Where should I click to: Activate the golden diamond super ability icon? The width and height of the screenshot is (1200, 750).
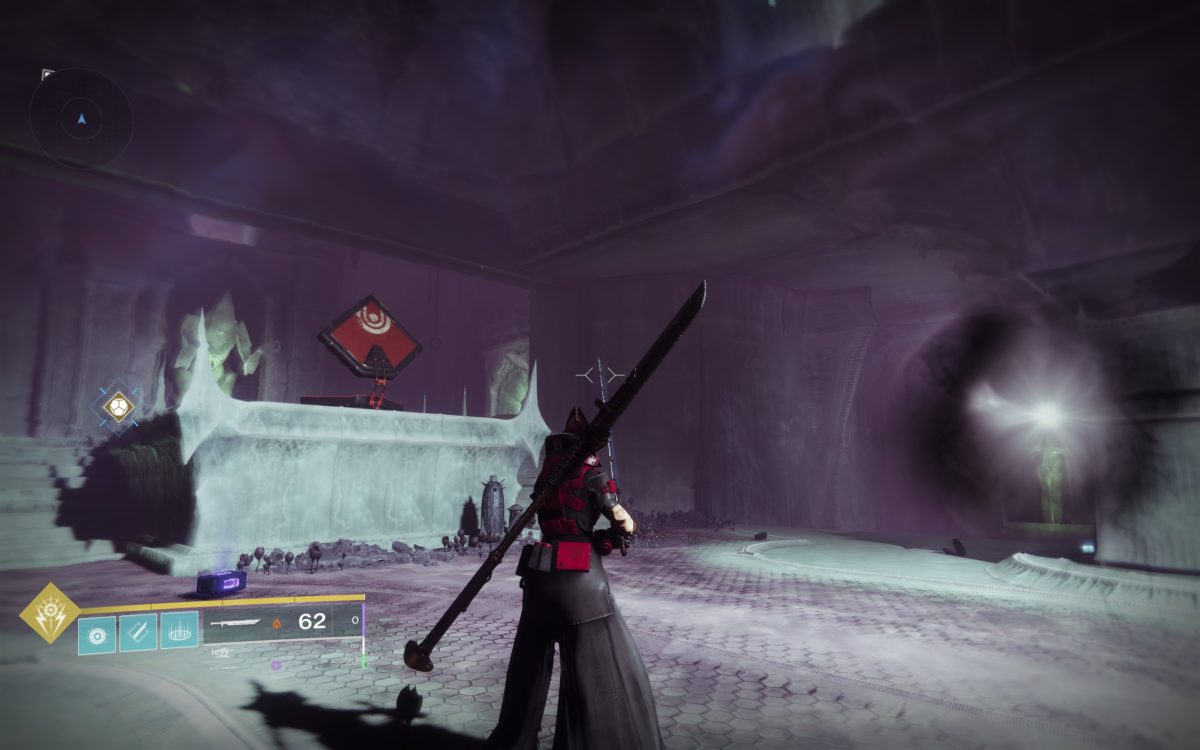click(x=50, y=613)
